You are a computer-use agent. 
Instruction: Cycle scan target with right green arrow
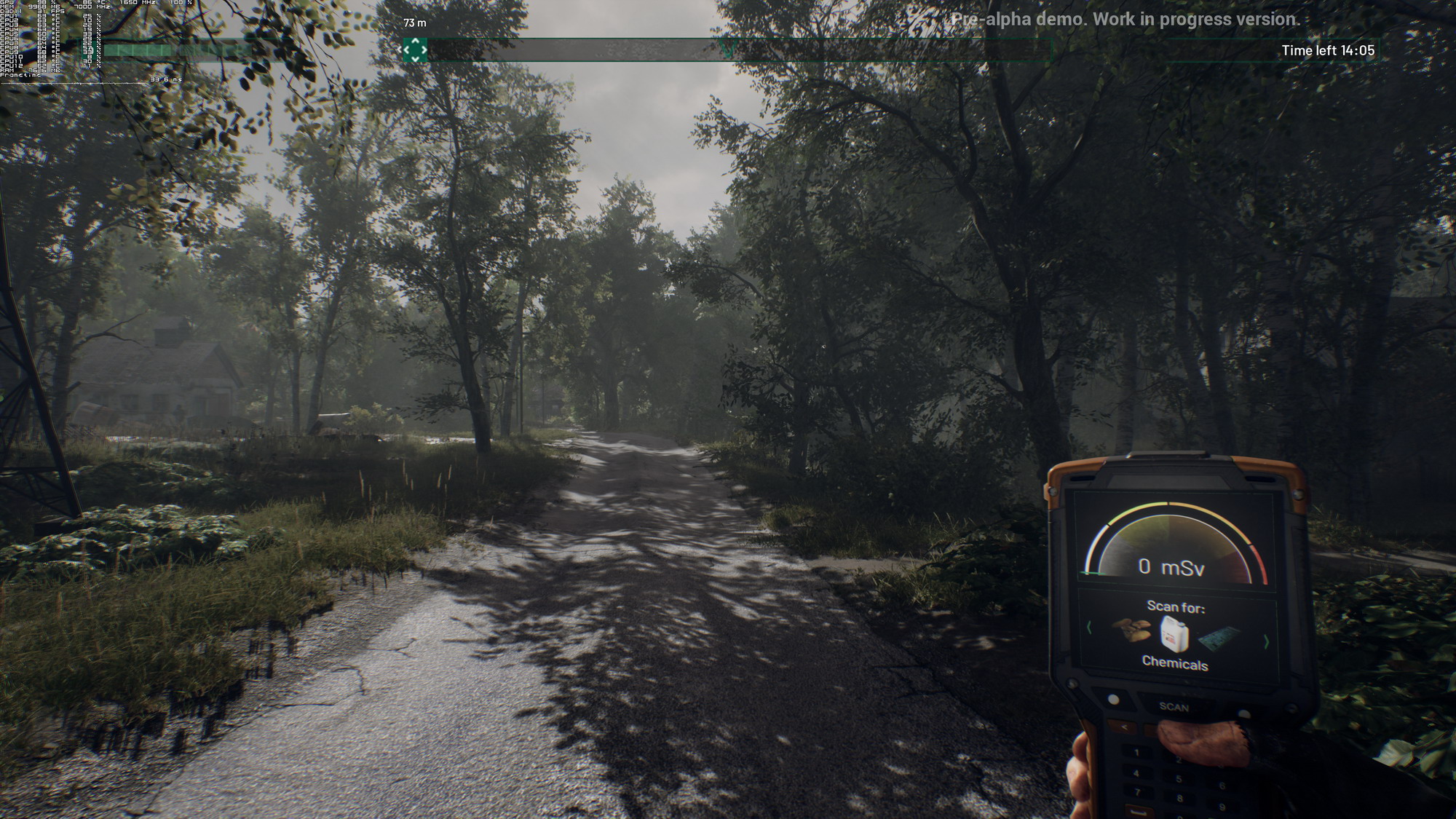tap(1267, 642)
